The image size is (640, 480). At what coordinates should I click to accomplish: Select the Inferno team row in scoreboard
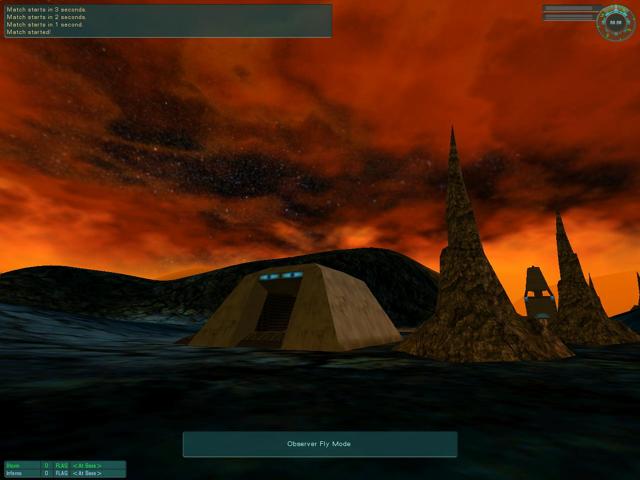[64, 473]
